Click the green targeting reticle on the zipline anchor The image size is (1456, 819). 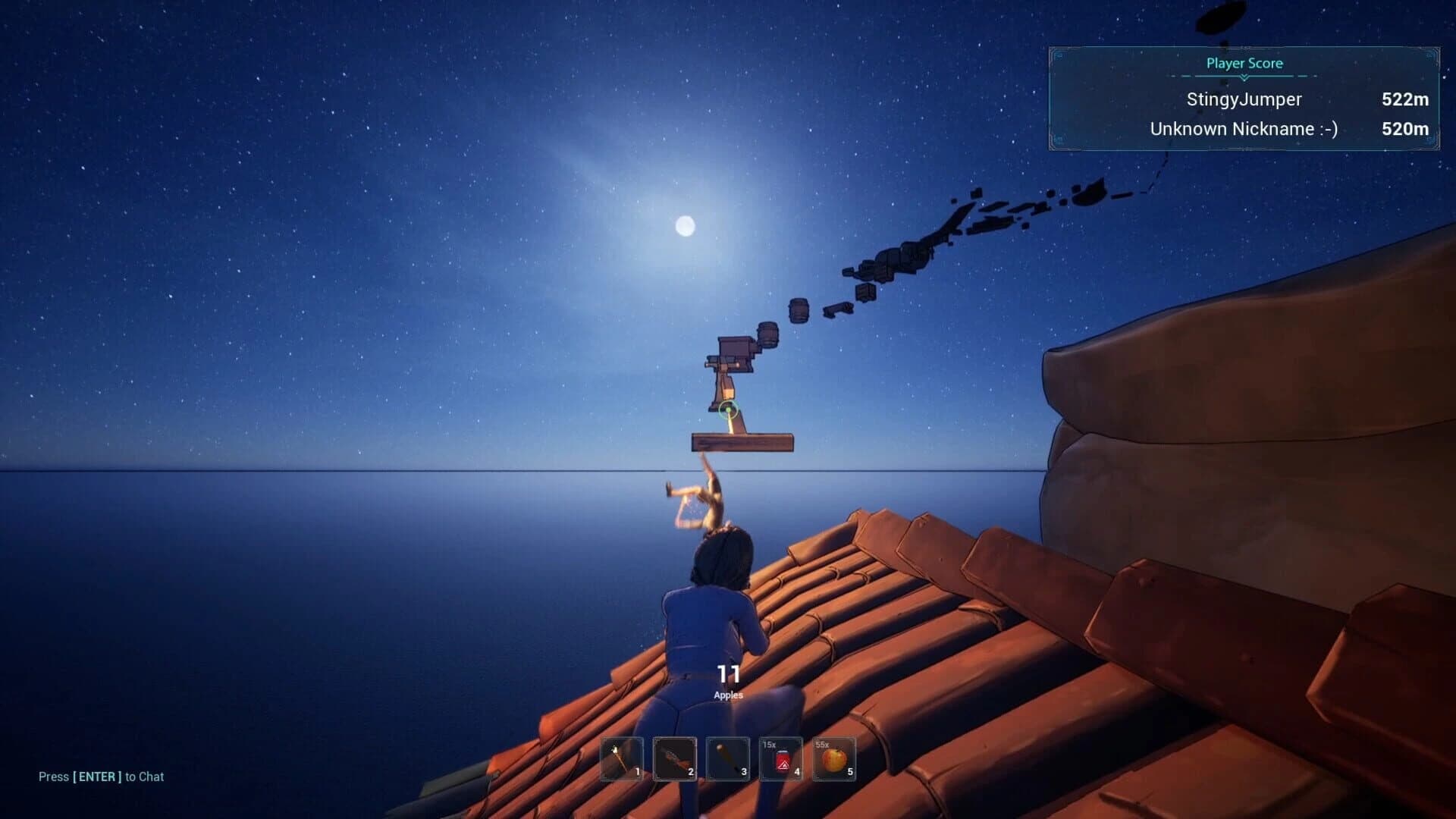coord(727,410)
